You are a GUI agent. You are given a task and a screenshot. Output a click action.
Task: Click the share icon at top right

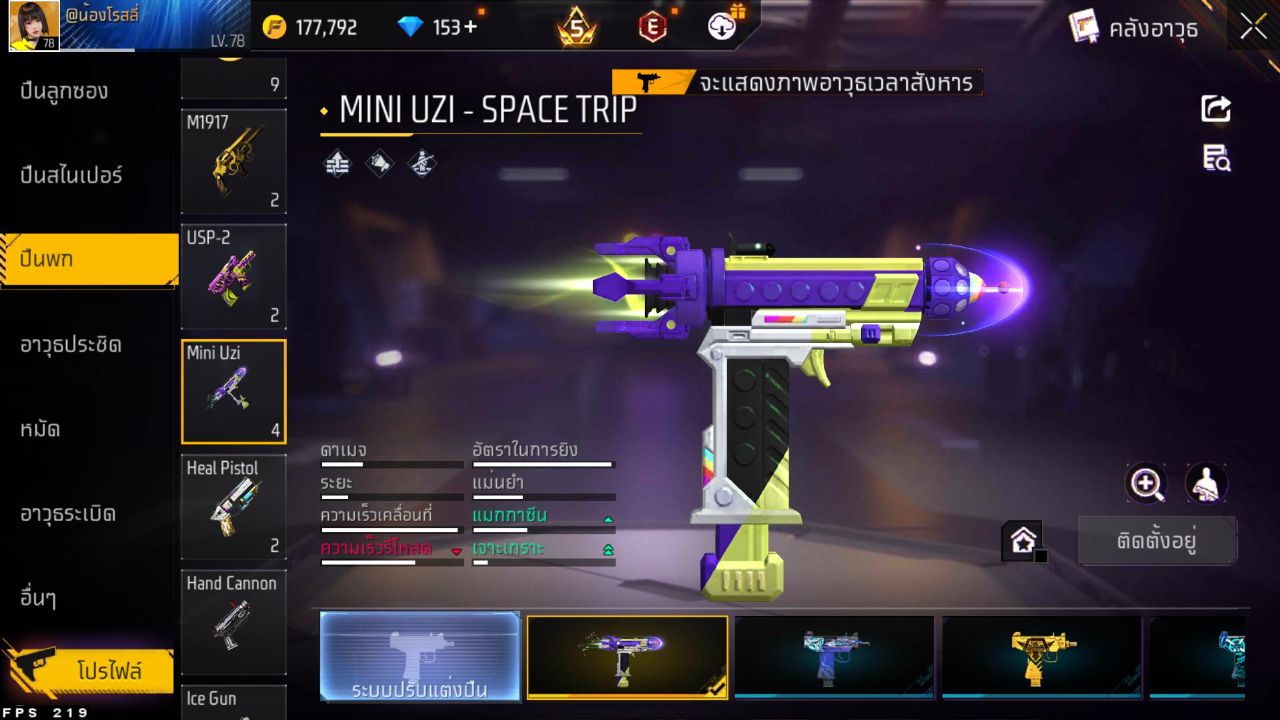[1215, 109]
